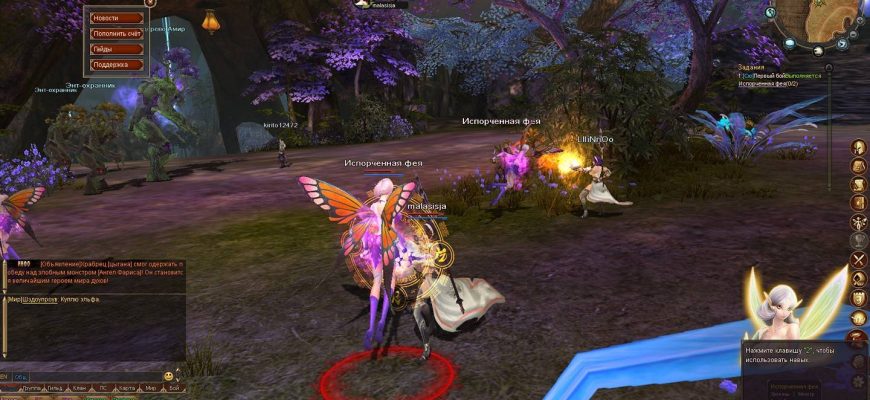This screenshot has height=400, width=870.
Task: Open the smiley emoji picker in chat
Action: [x=169, y=376]
